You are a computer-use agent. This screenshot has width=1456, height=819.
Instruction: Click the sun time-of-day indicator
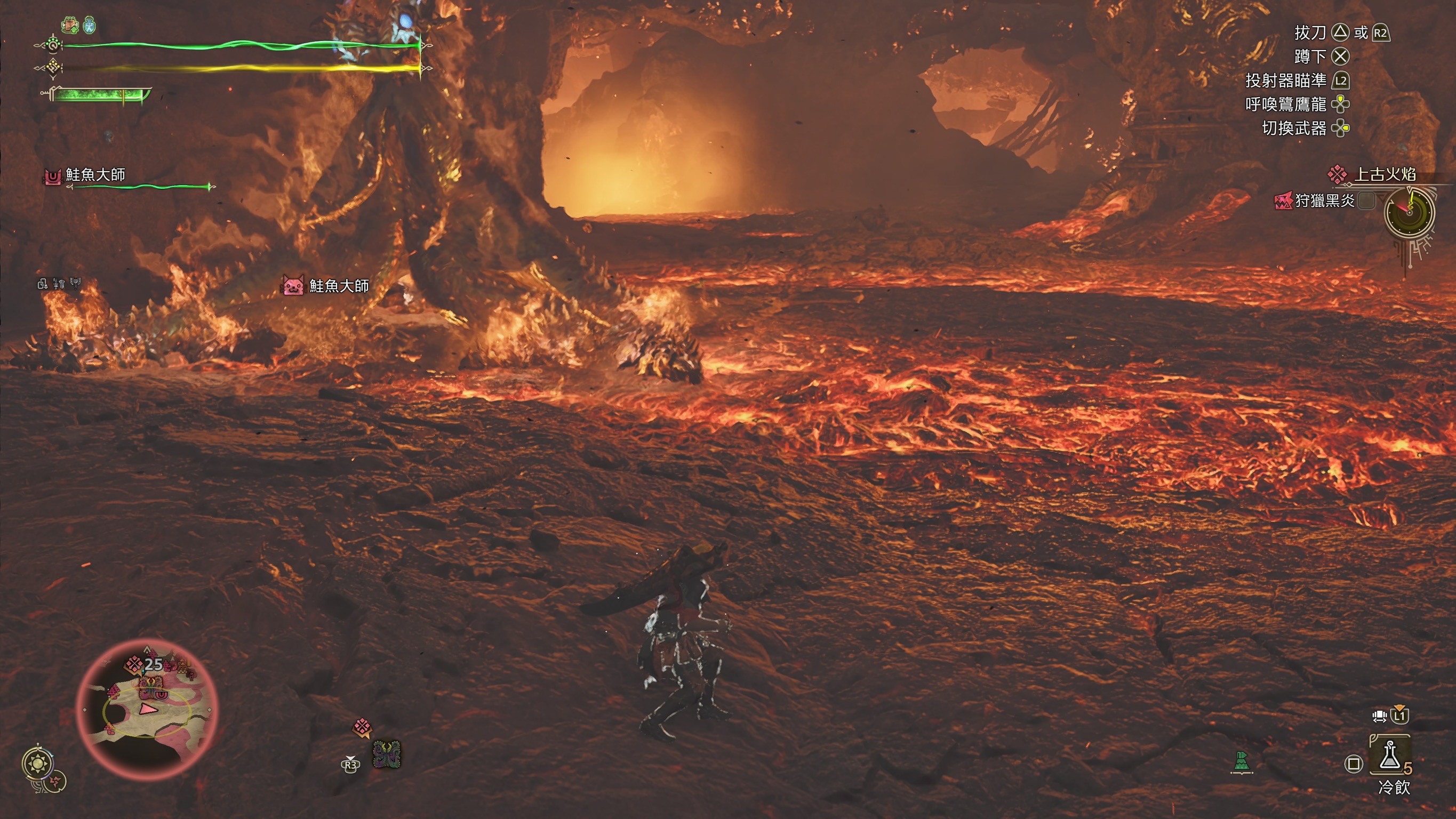tap(38, 764)
